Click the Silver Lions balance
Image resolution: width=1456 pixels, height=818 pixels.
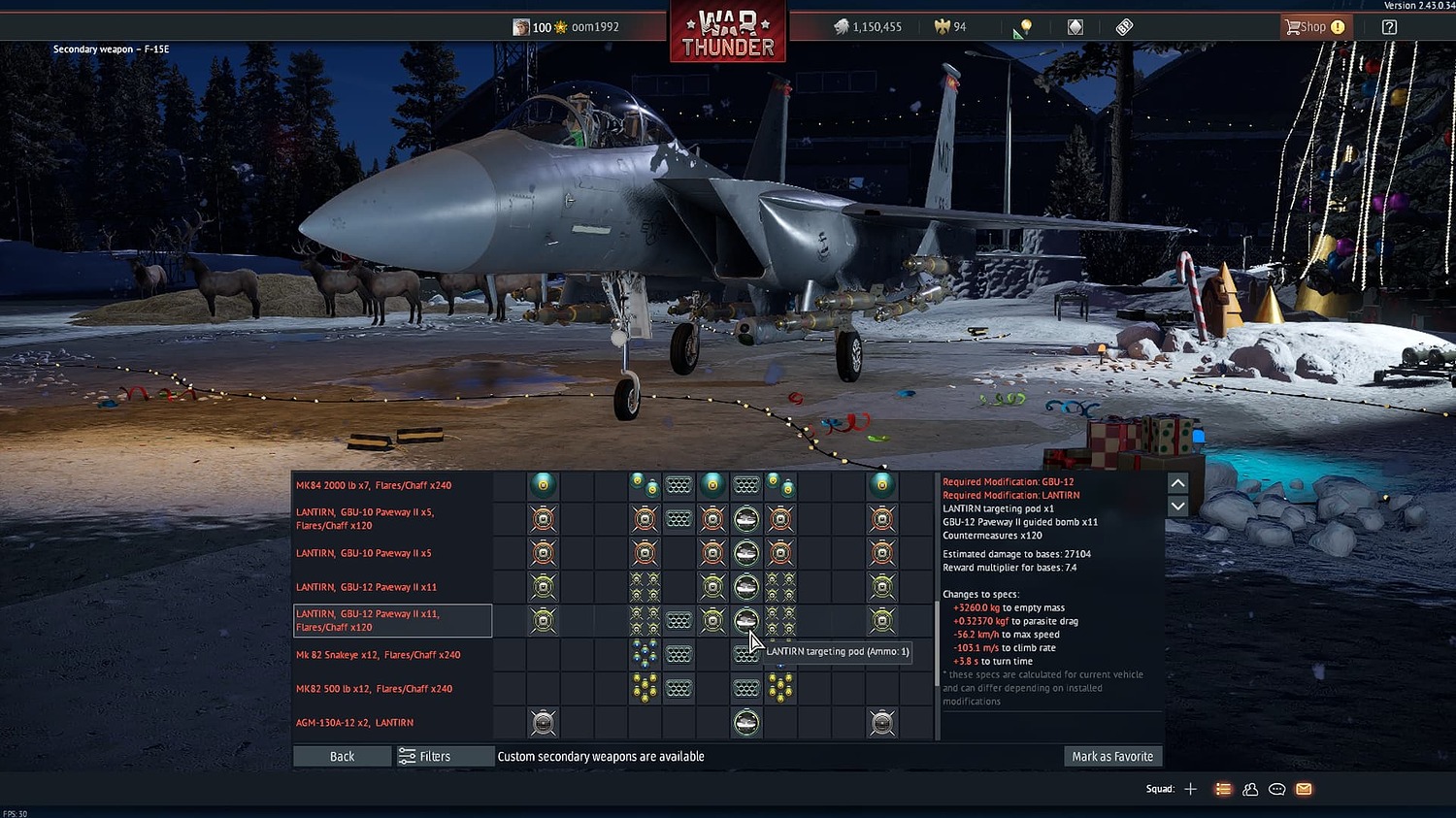(x=868, y=27)
